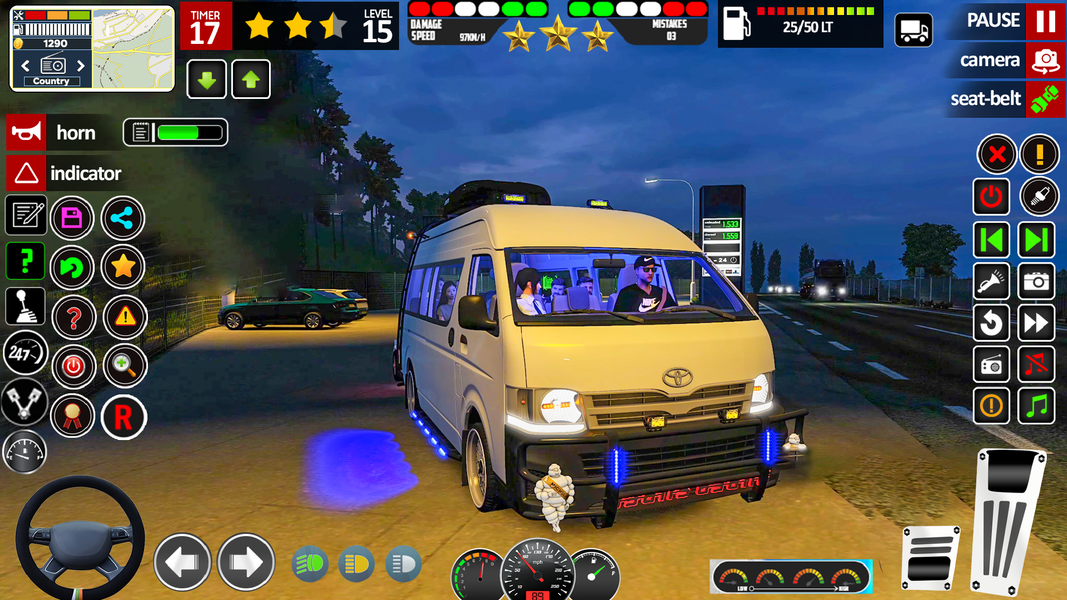
Task: Click the green up arrow button
Action: 251,80
